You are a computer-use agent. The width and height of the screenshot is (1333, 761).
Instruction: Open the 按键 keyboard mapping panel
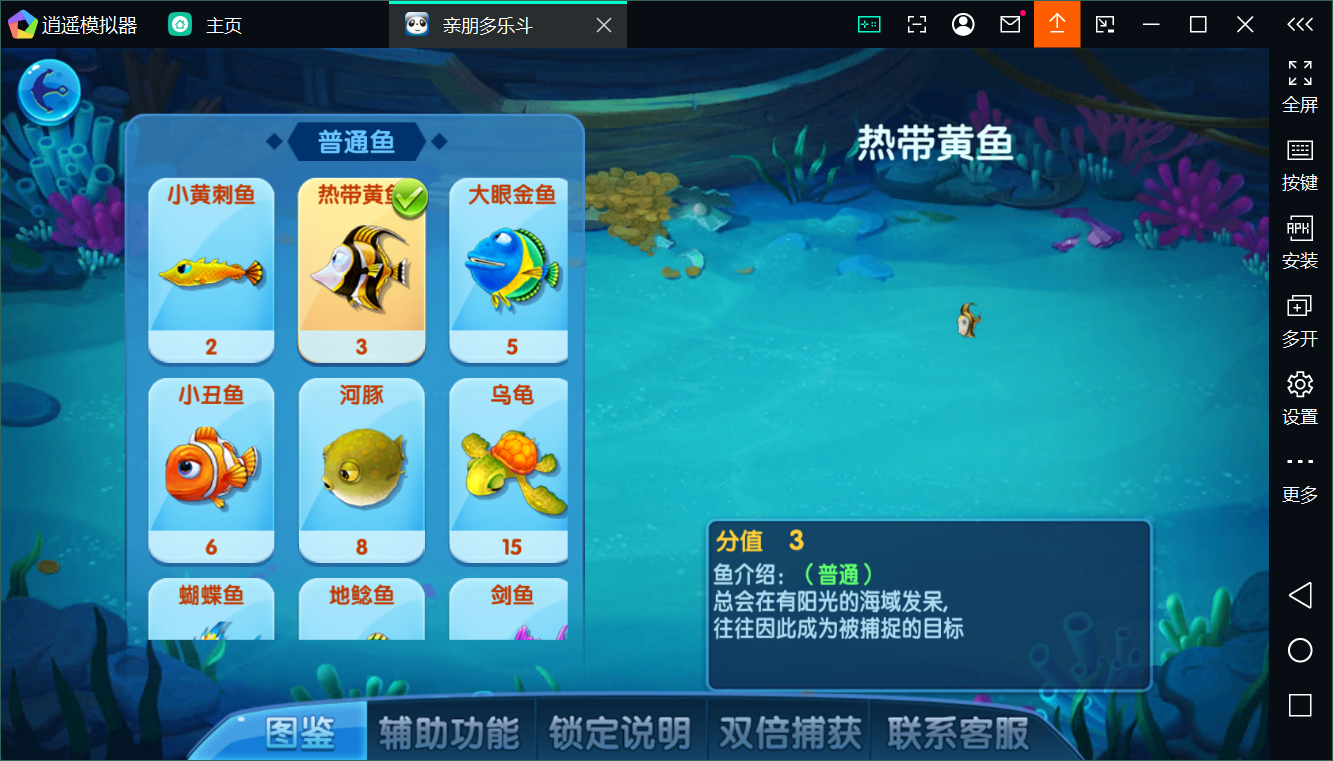(x=1300, y=162)
